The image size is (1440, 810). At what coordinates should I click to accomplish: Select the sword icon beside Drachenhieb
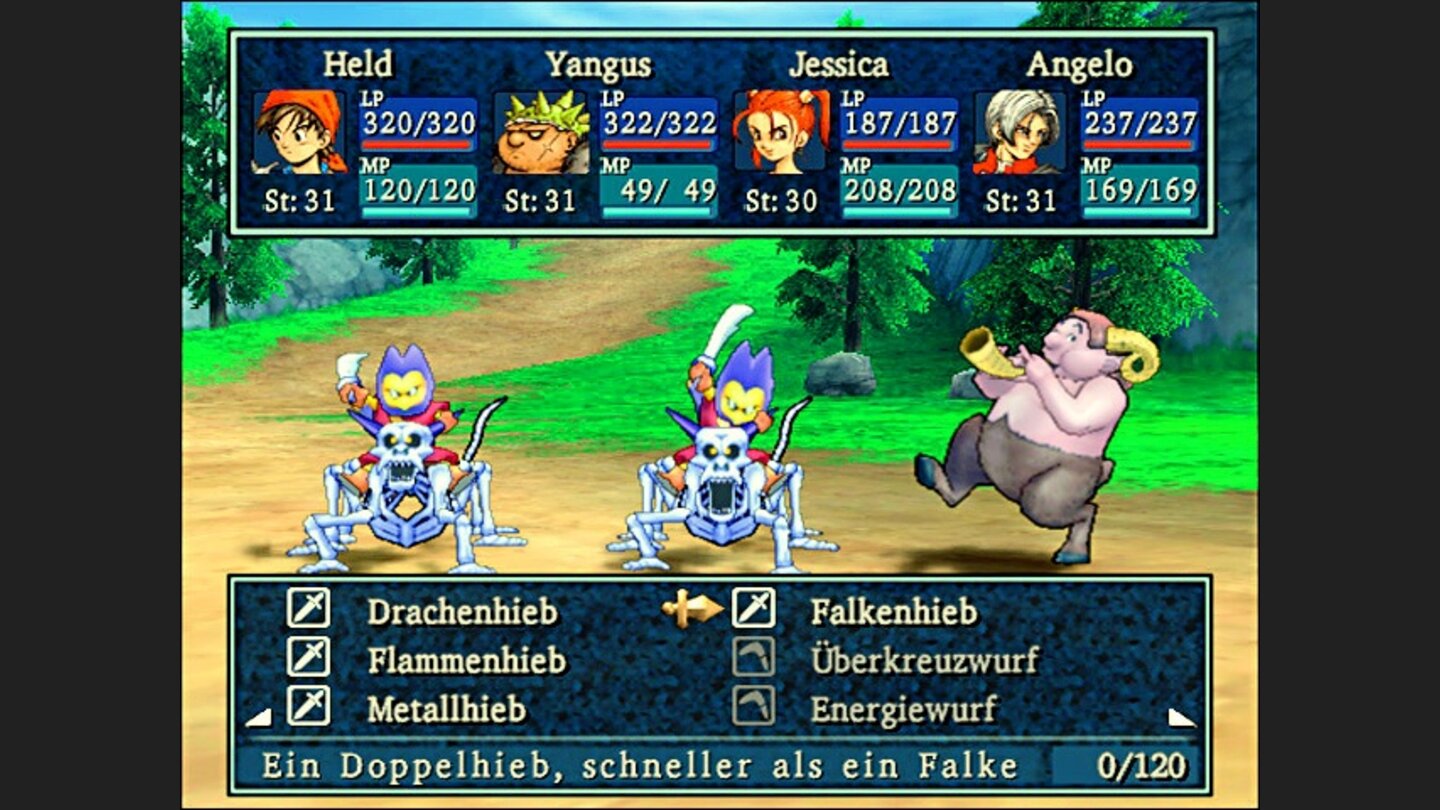(x=309, y=605)
